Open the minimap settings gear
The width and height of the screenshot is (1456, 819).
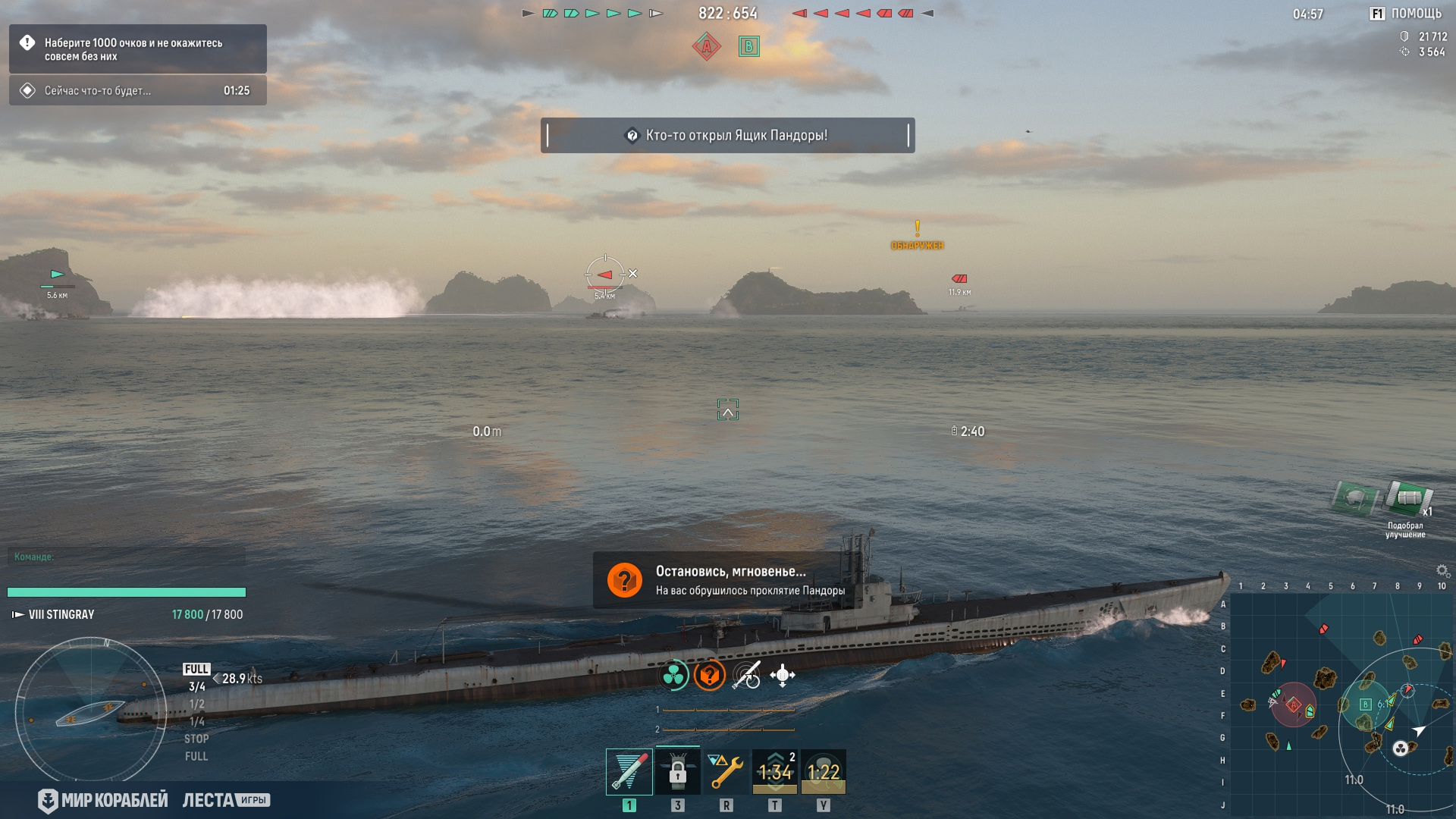(x=1442, y=570)
